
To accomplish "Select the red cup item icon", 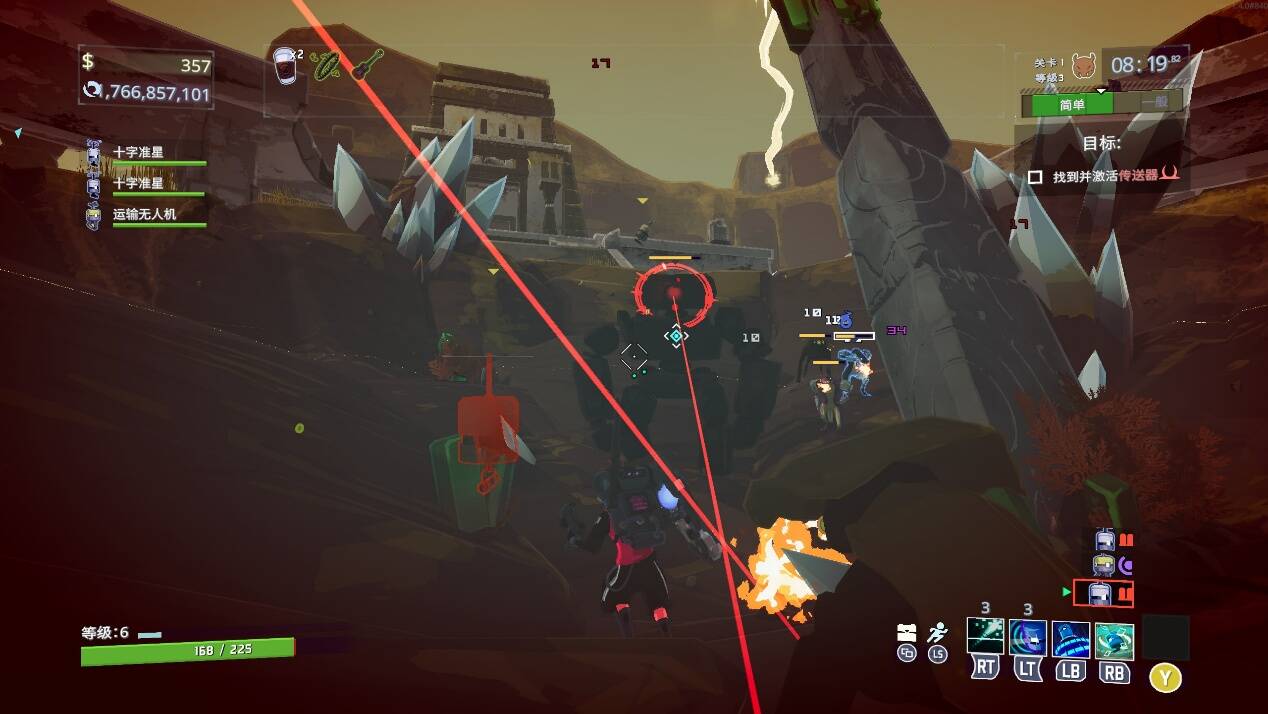I will click(x=286, y=66).
